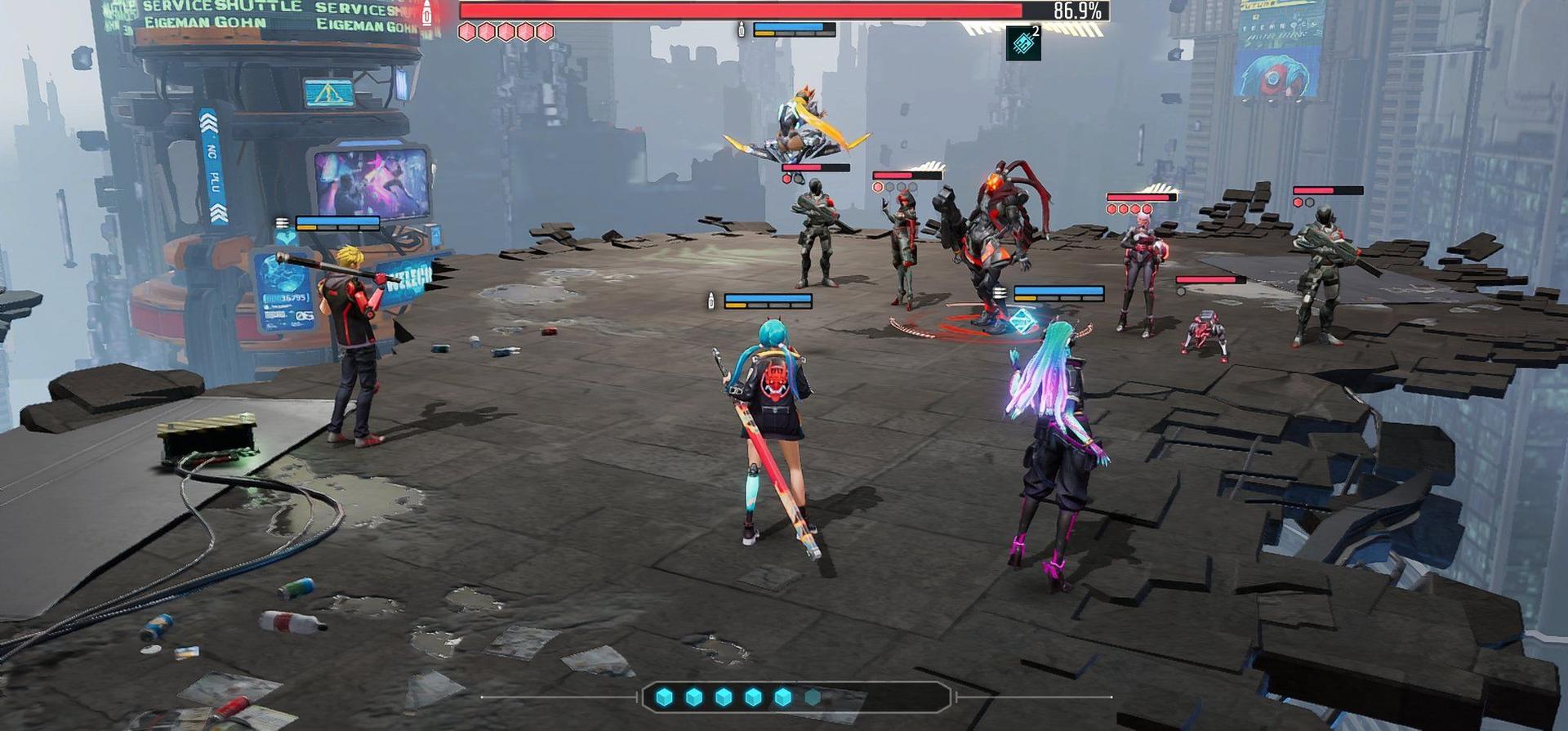Toggle a gray hexagon pip on the right sniper's bar
Image resolution: width=1568 pixels, height=731 pixels.
pyautogui.click(x=1308, y=202)
